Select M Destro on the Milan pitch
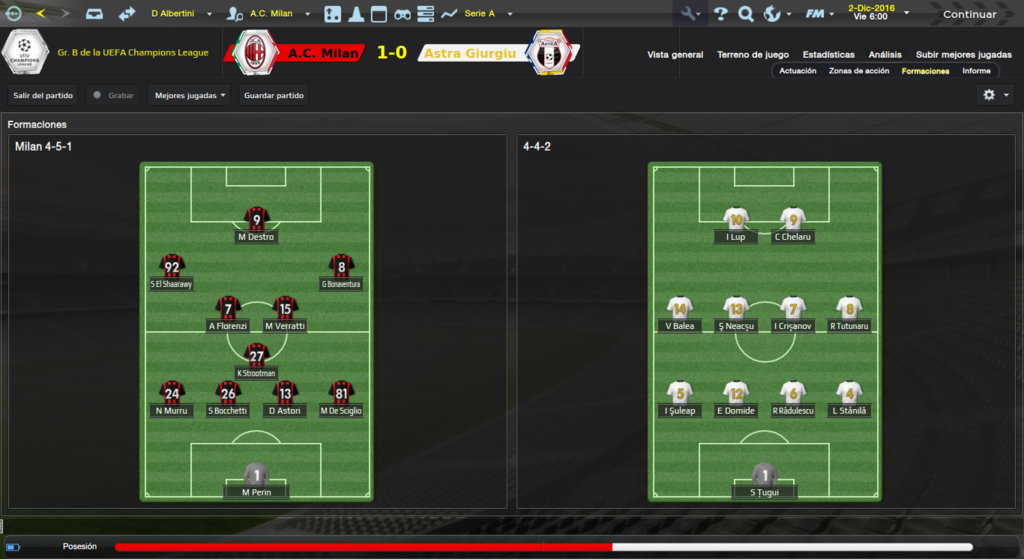The height and width of the screenshot is (559, 1024). coord(257,225)
